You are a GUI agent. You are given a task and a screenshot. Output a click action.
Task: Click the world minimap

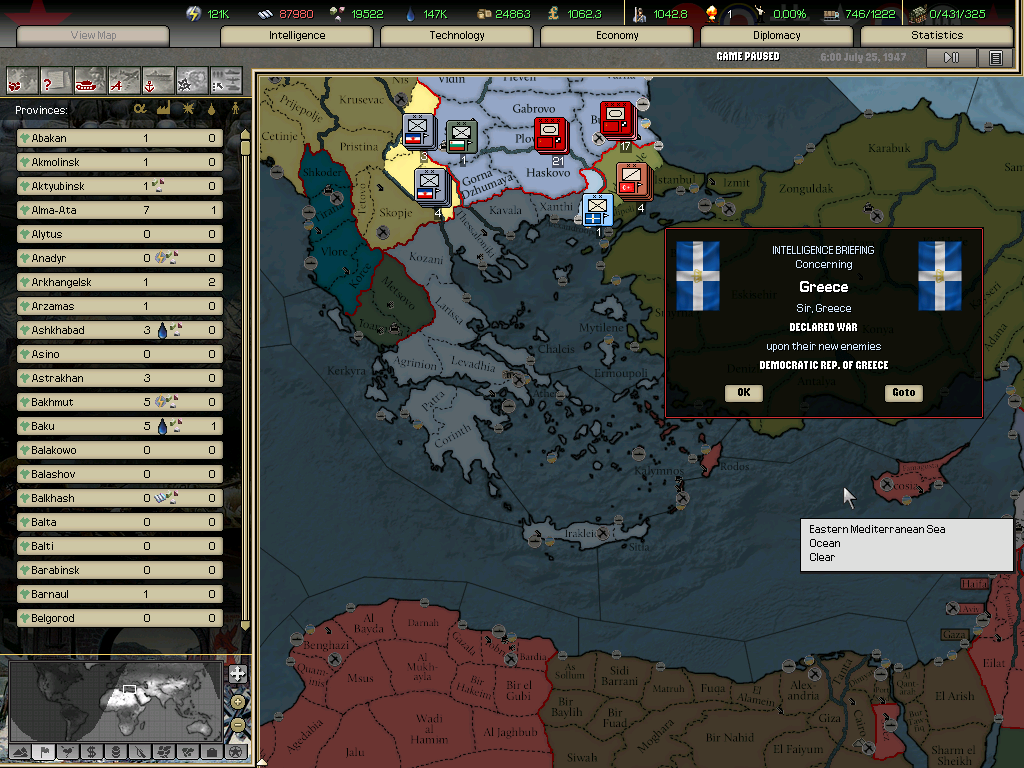115,698
